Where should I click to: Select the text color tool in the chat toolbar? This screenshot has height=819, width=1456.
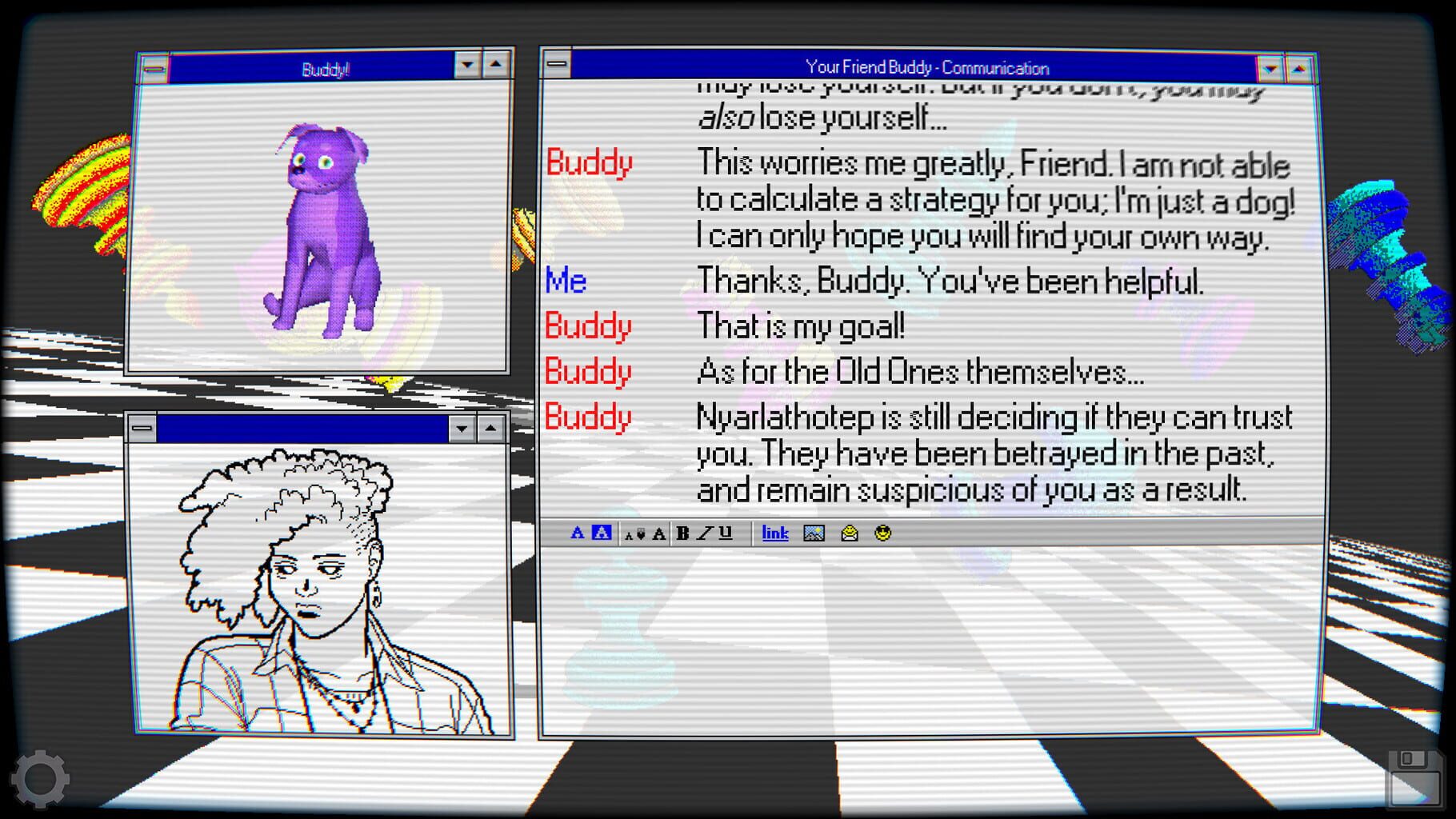(x=578, y=533)
